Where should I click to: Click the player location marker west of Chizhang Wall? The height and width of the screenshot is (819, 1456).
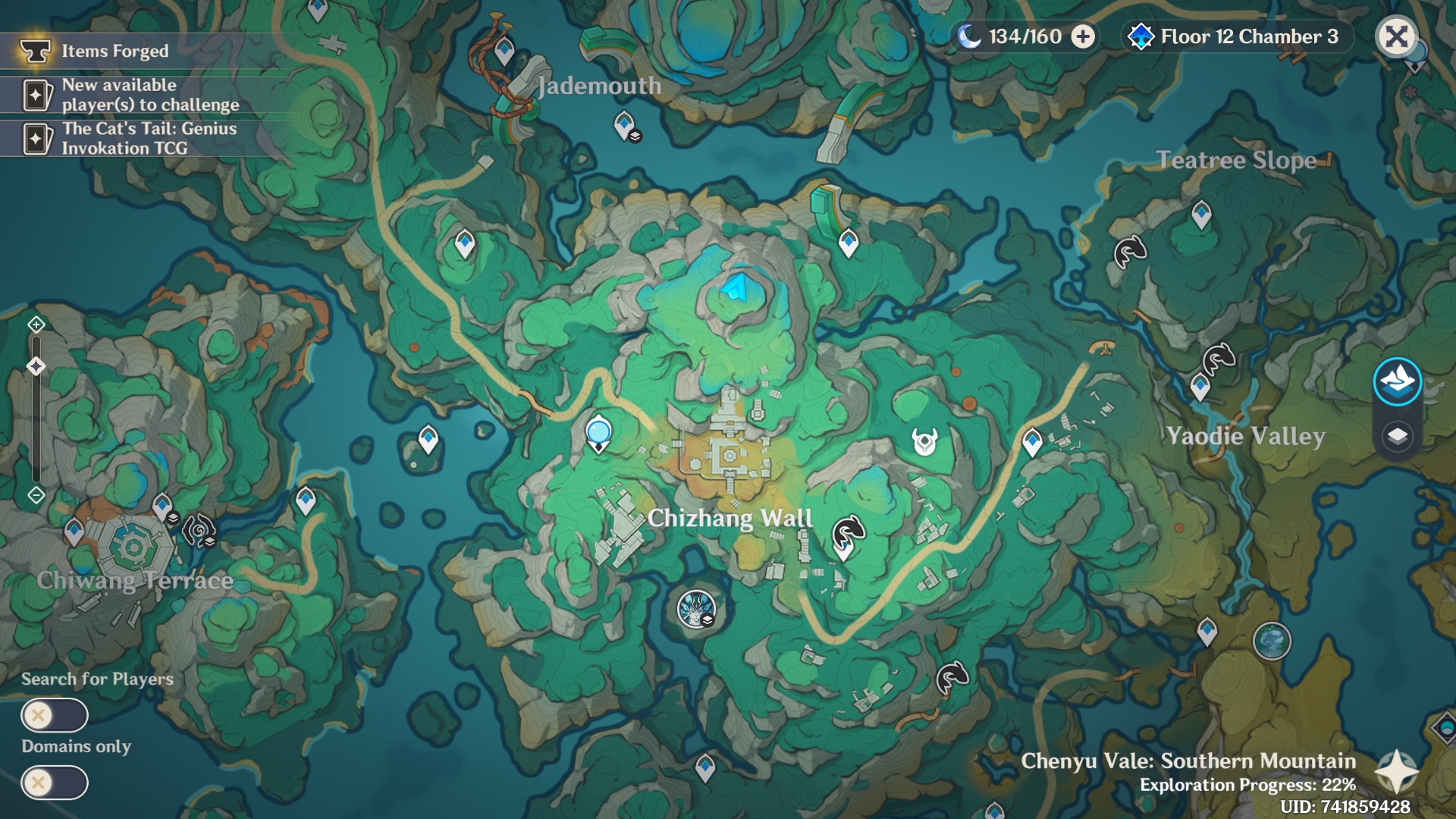[x=598, y=432]
